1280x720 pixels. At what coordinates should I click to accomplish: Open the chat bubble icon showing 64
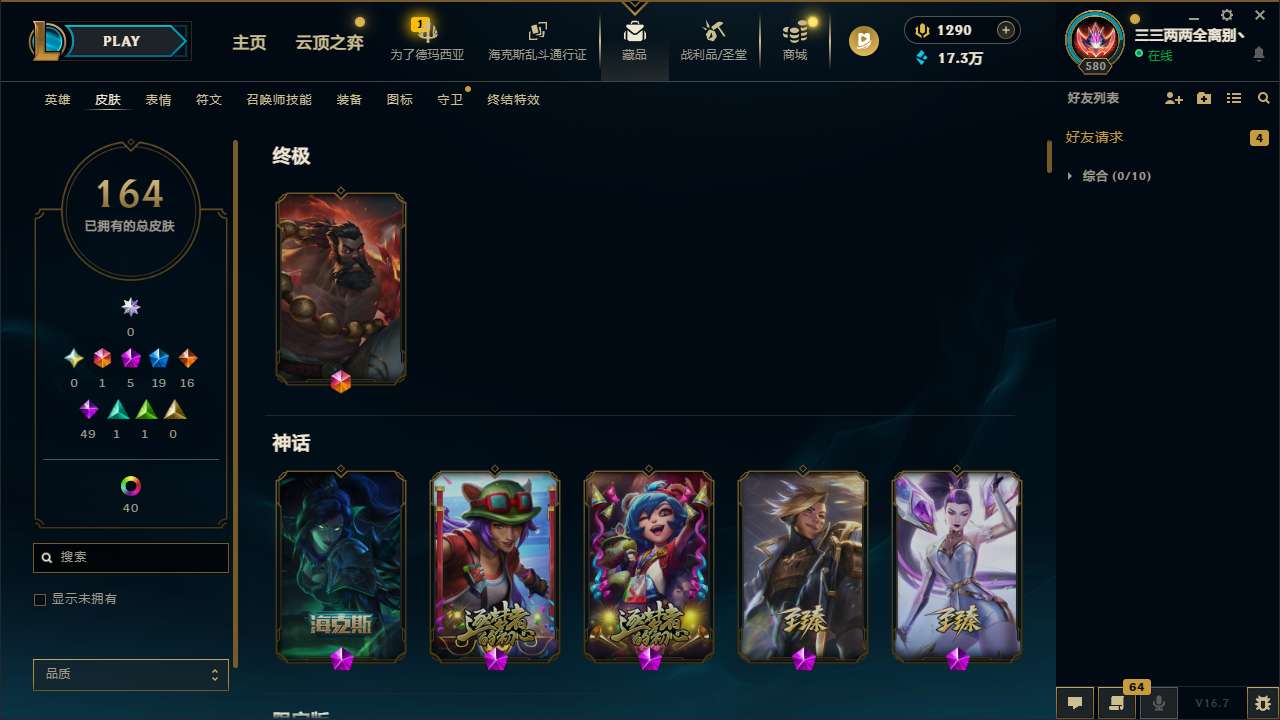[x=1117, y=702]
